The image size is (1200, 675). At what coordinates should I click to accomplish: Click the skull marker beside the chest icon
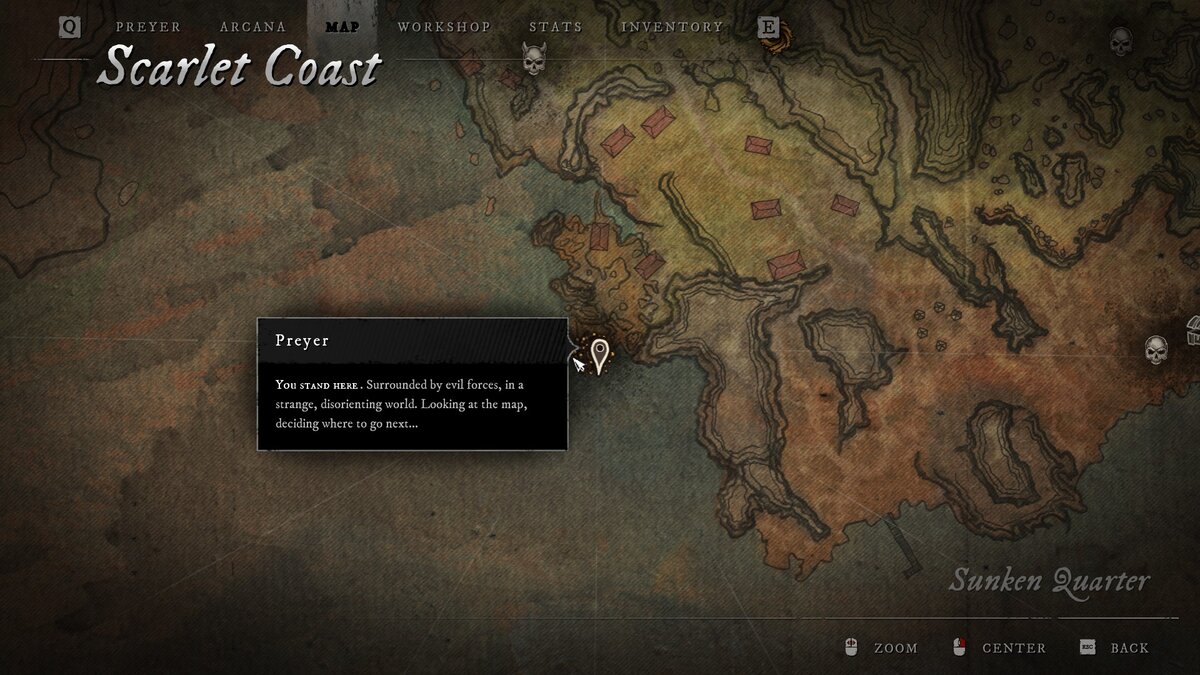pos(1156,350)
